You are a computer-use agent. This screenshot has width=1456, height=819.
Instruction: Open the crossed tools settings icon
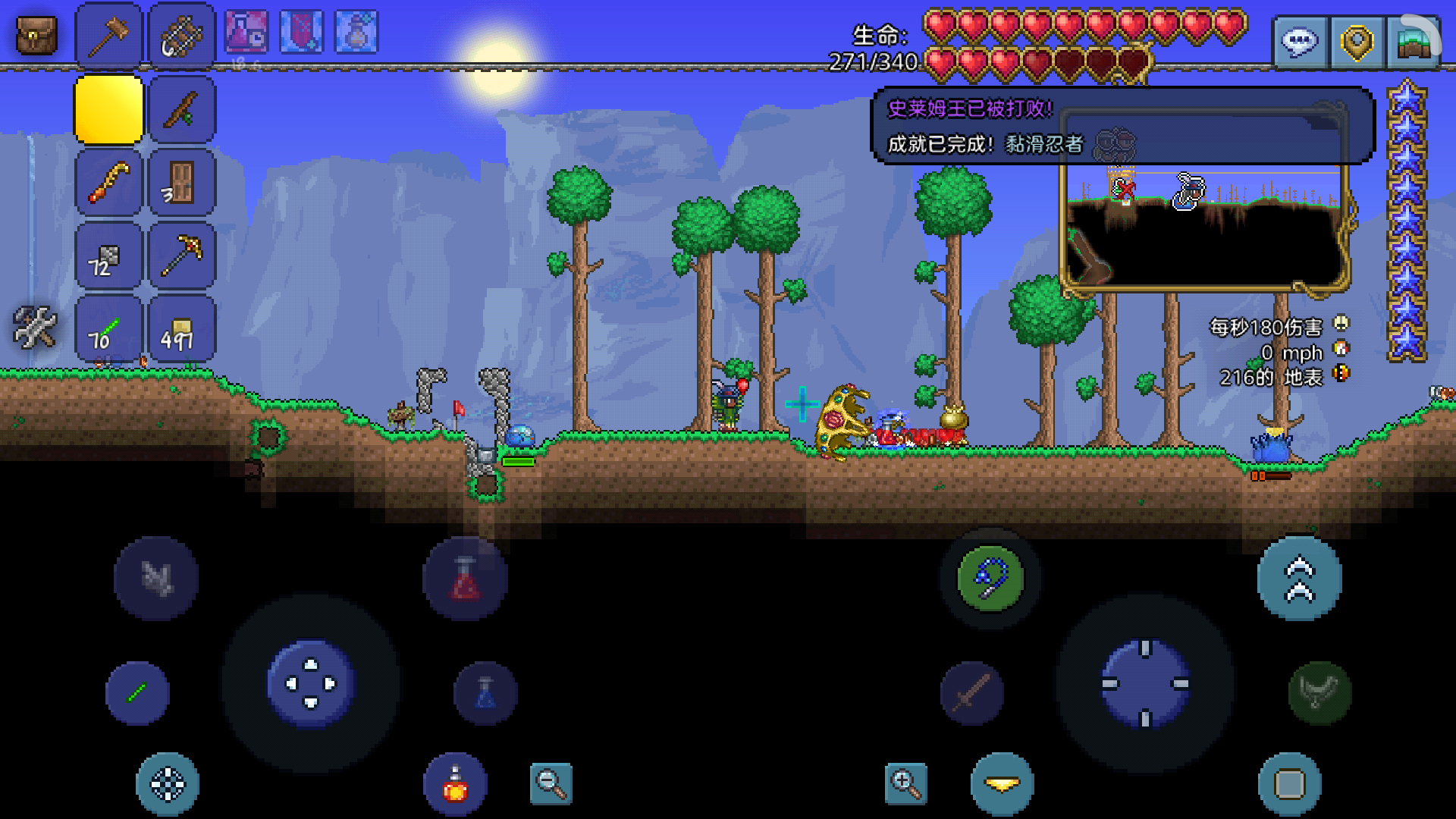click(35, 328)
